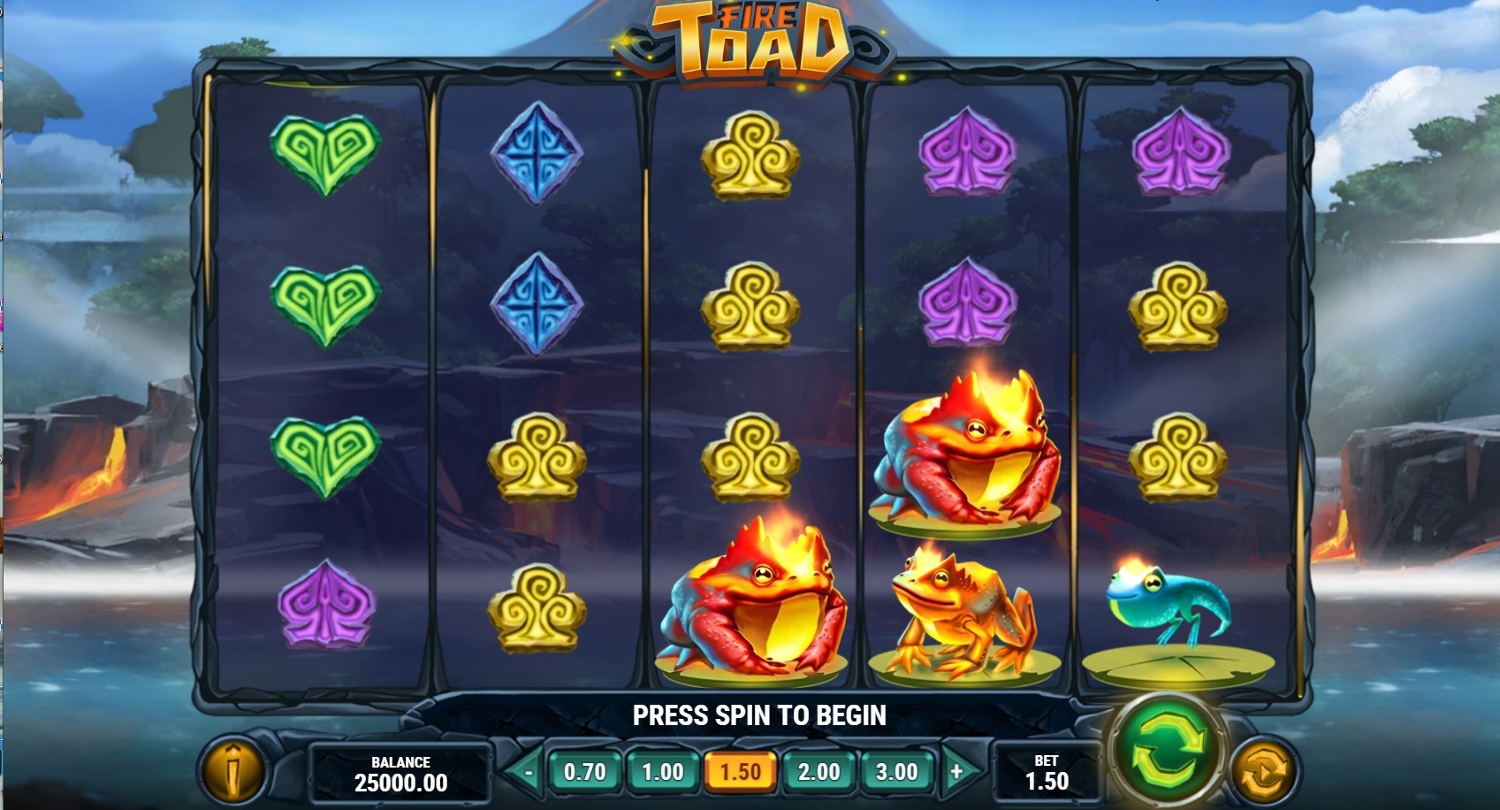The image size is (1500, 810).
Task: Choose the 3.00 bet amount
Action: click(896, 772)
